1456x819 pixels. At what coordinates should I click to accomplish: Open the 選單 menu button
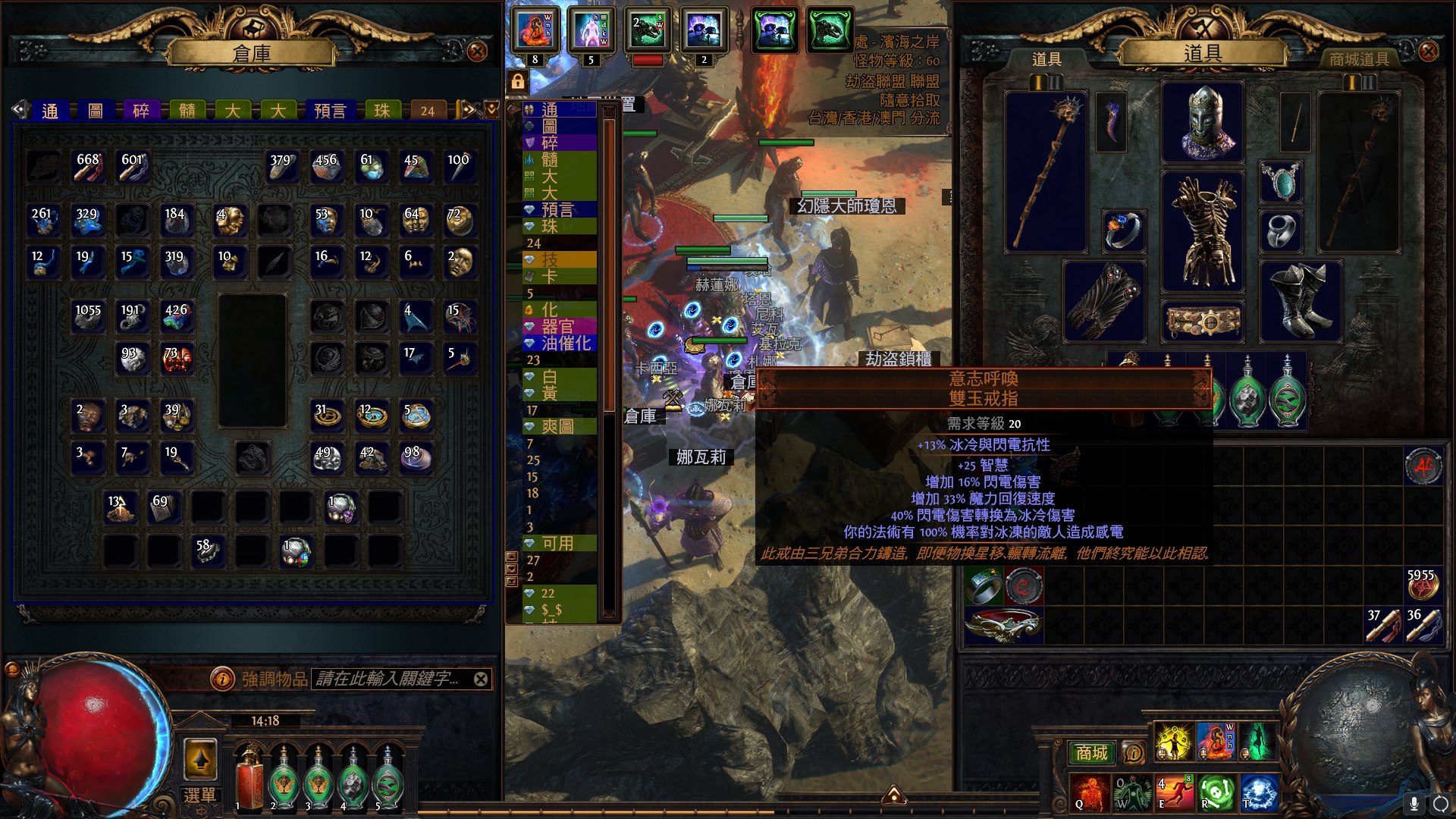200,795
